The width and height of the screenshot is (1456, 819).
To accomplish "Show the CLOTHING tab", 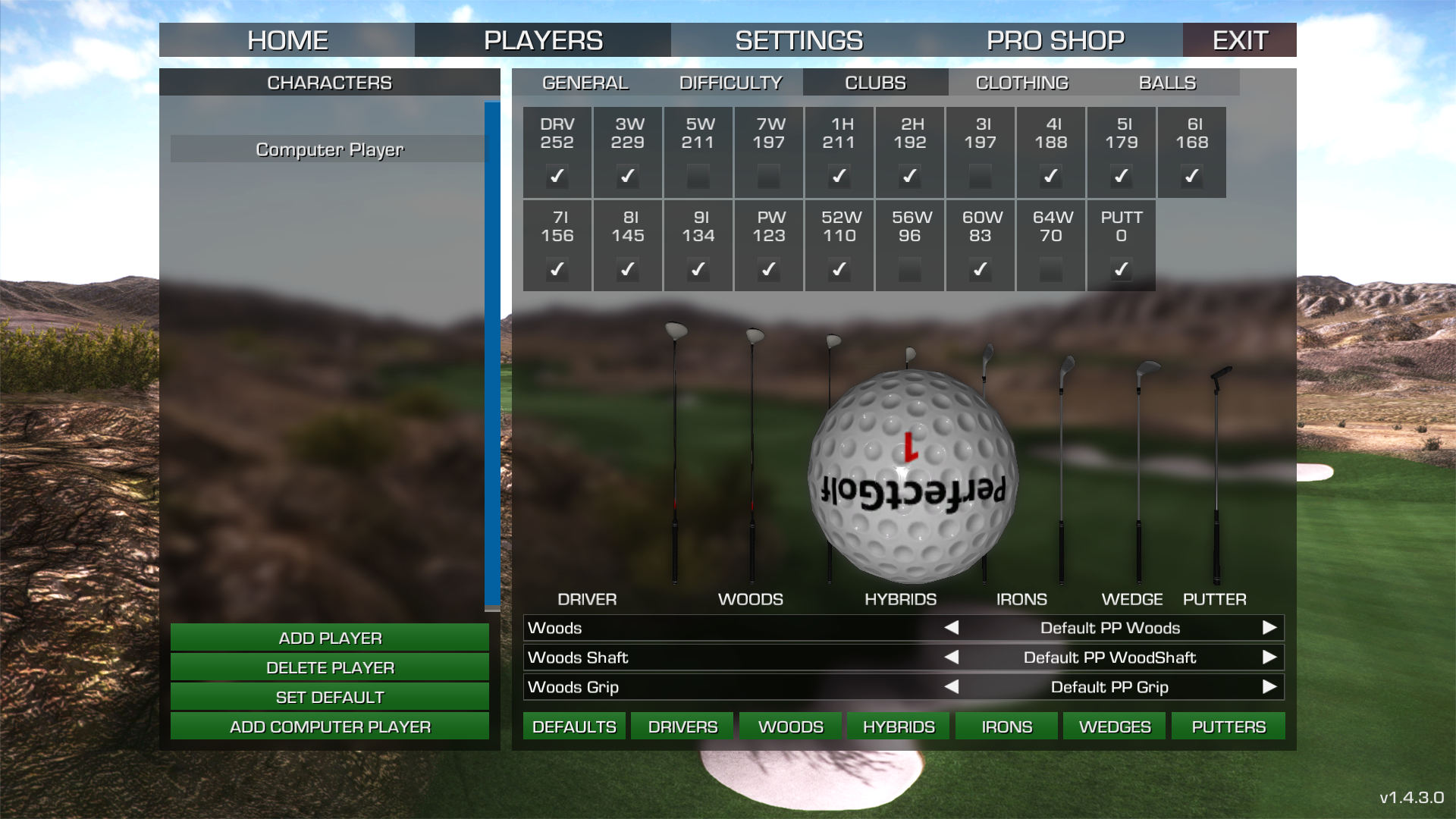I will [x=1021, y=83].
